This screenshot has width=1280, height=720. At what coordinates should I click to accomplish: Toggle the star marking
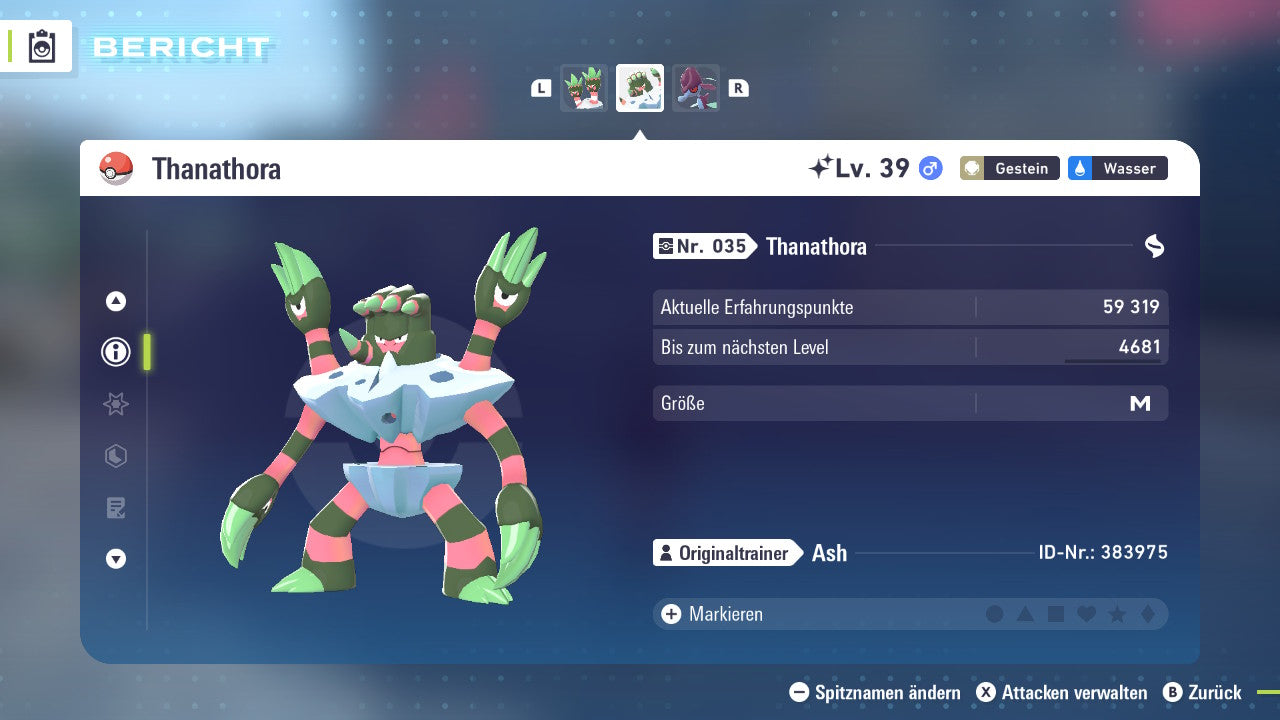click(1117, 614)
